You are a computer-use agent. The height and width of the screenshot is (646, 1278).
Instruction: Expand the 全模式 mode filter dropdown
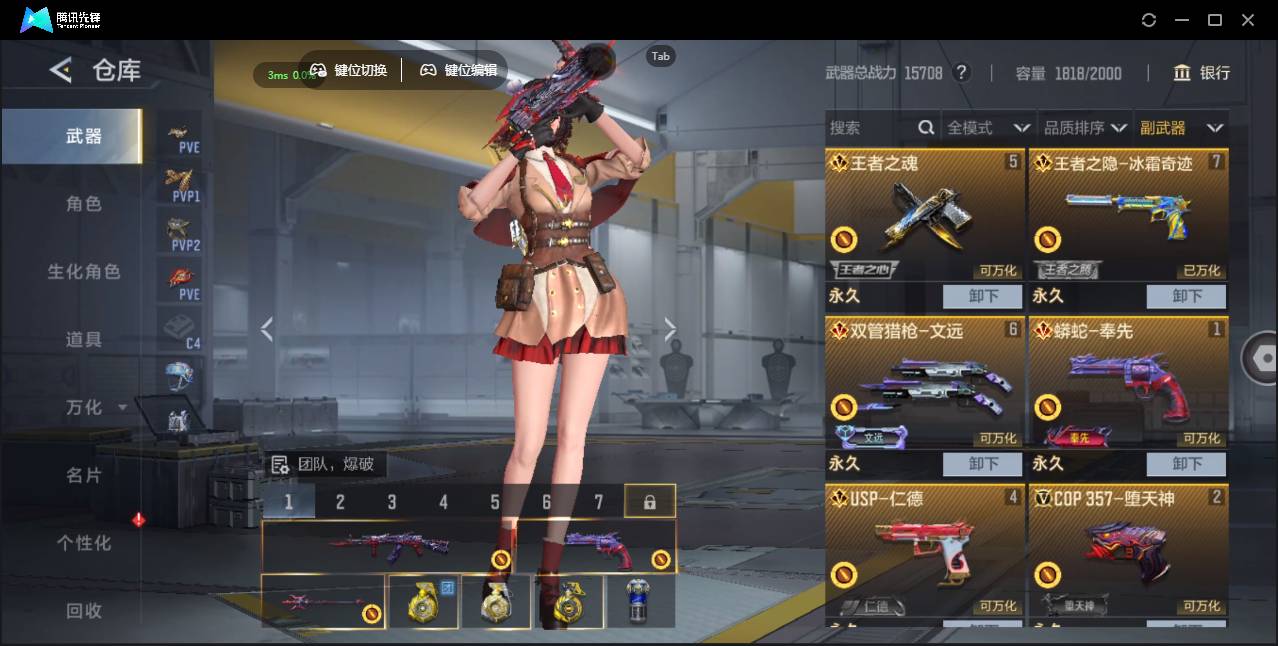pos(988,128)
